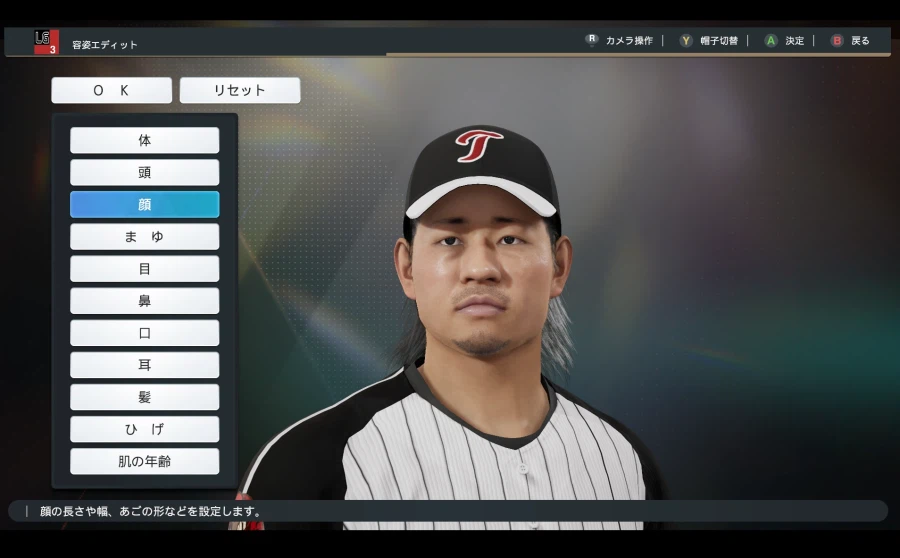
Task: Choose the 口 mouth entry
Action: pos(144,332)
